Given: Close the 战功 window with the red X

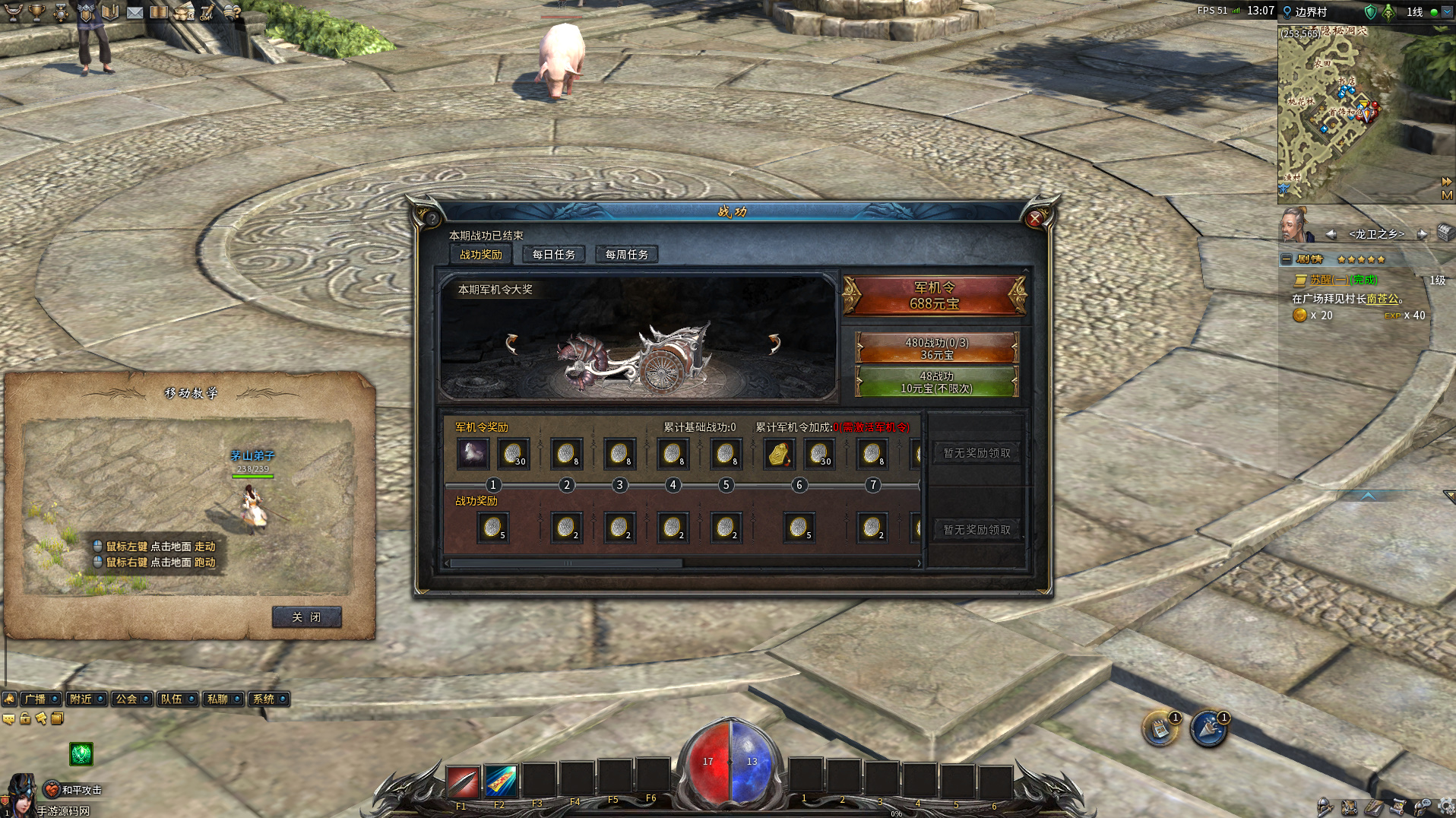Looking at the screenshot, I should (1034, 219).
